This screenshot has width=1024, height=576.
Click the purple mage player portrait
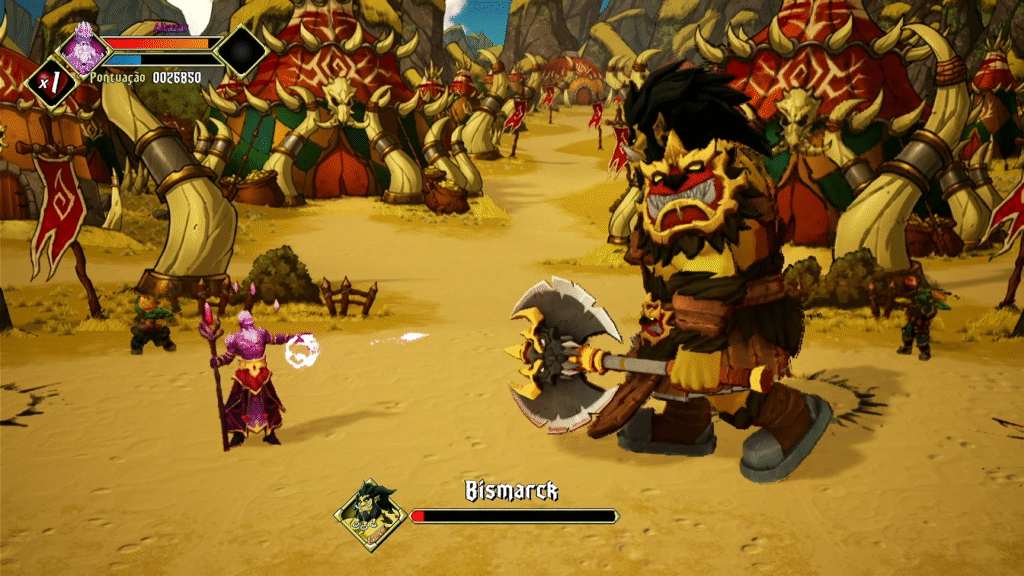pyautogui.click(x=82, y=46)
